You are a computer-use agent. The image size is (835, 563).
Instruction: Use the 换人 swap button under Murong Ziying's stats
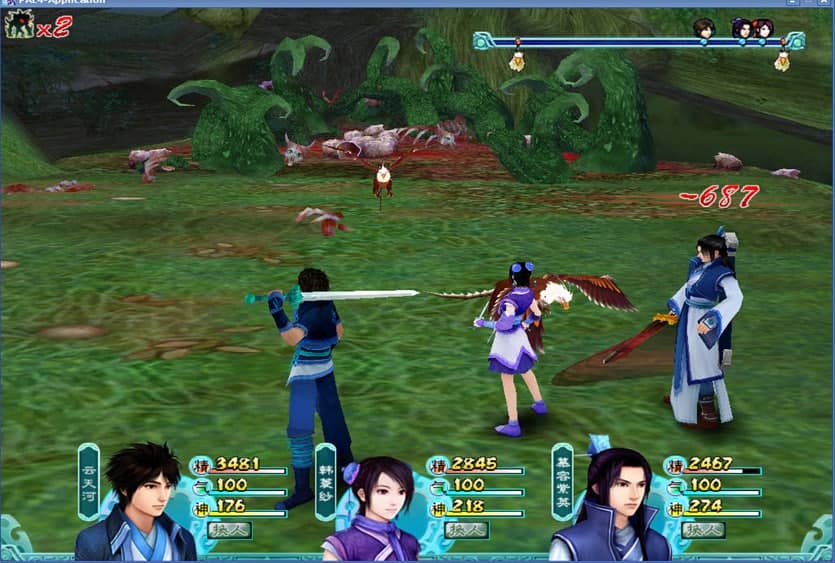coord(702,530)
